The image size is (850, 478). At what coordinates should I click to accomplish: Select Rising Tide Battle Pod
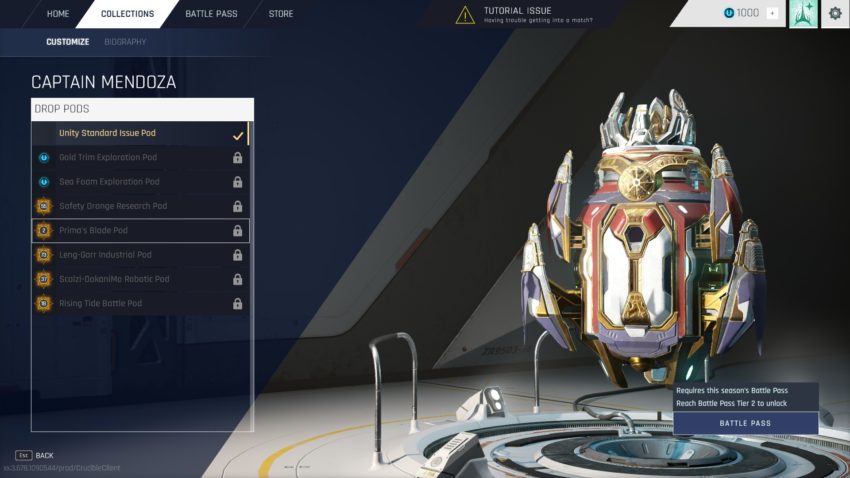(x=140, y=303)
